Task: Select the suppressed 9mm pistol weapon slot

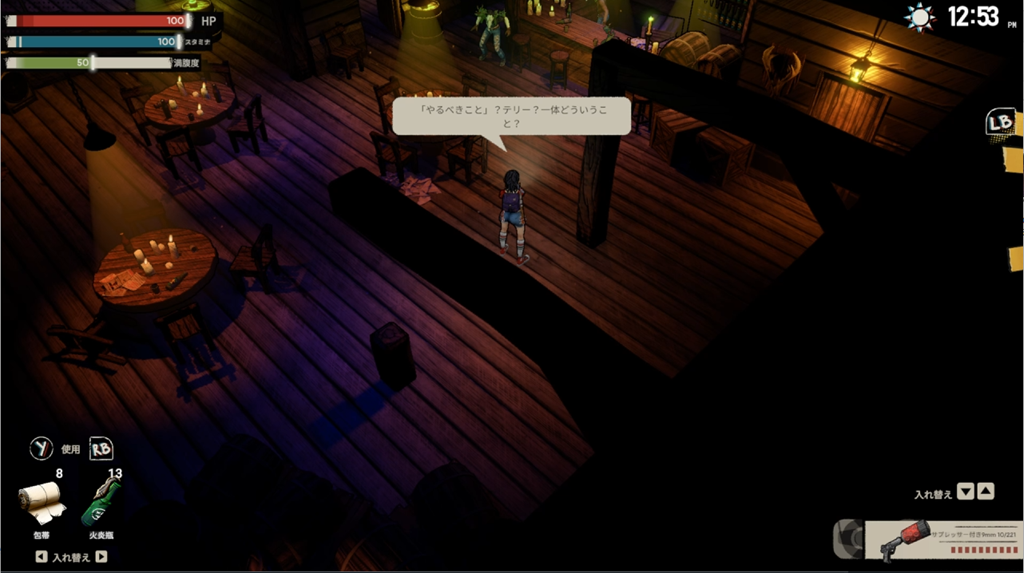Action: tap(942, 540)
